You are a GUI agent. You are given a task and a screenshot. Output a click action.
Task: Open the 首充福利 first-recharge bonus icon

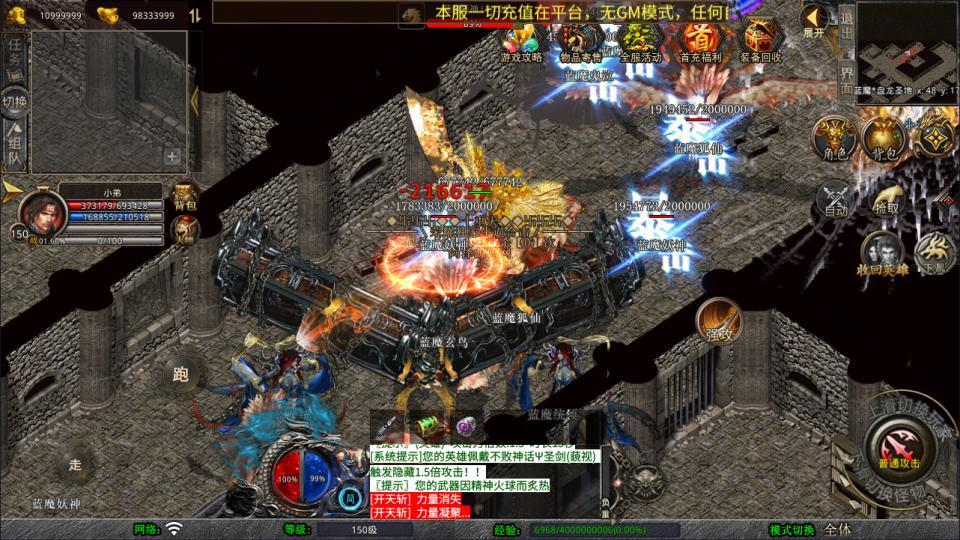tap(701, 42)
